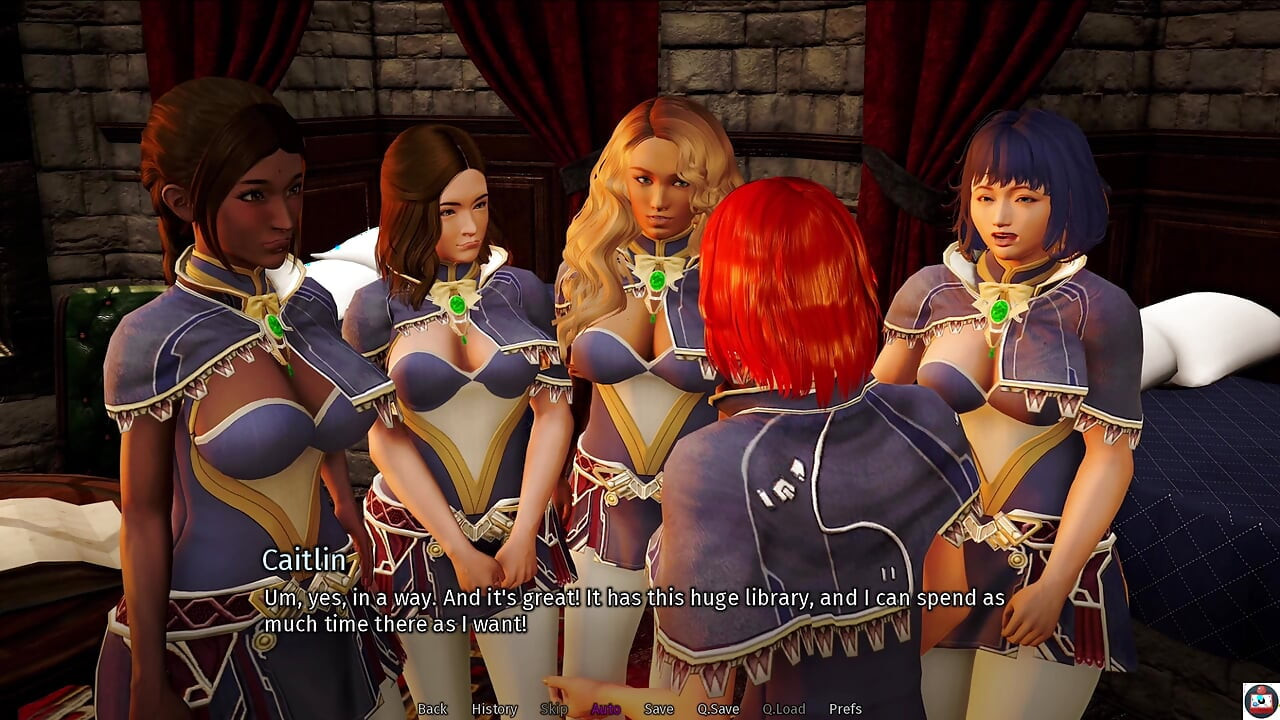
Task: Open the dialogue History log
Action: click(494, 709)
